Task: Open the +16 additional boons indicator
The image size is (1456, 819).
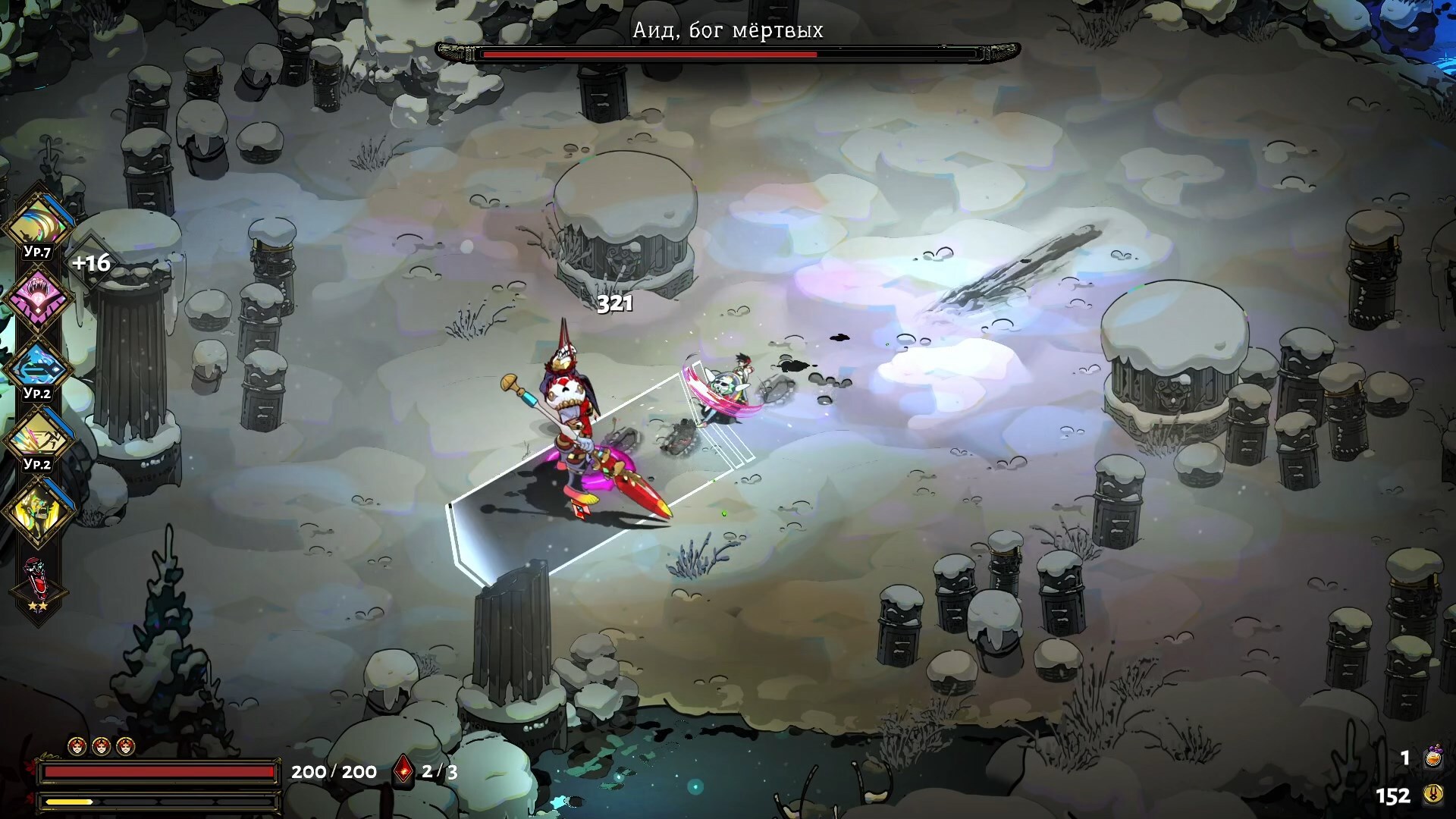Action: (x=91, y=263)
